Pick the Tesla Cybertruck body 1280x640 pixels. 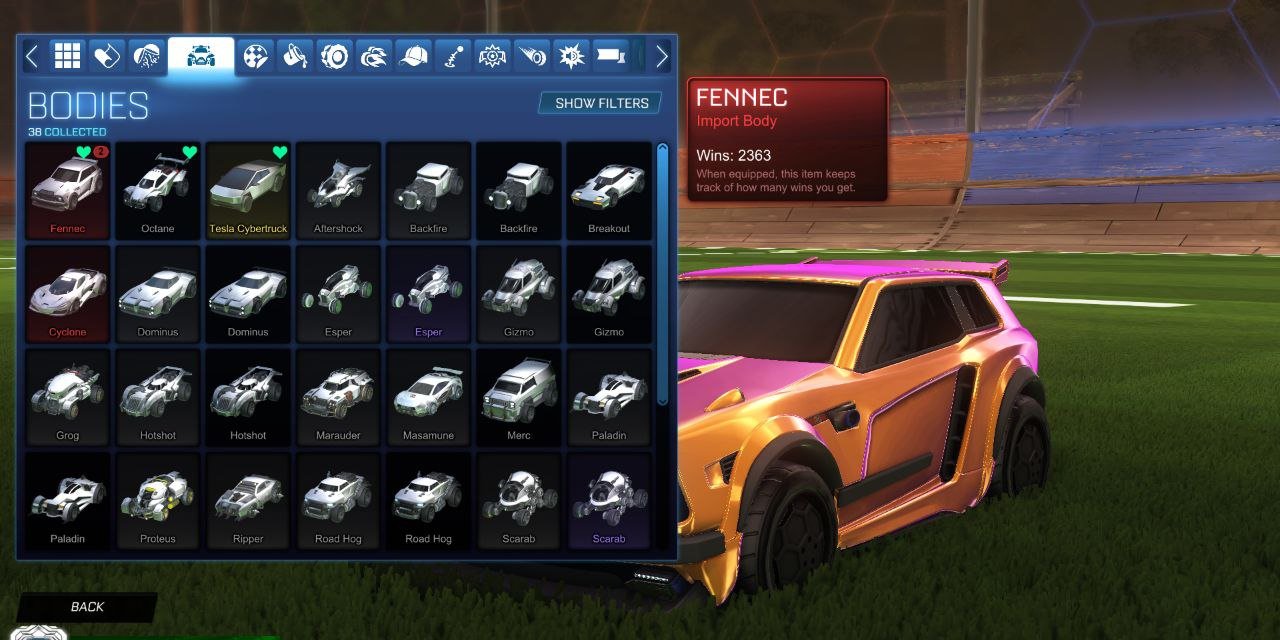pos(248,191)
